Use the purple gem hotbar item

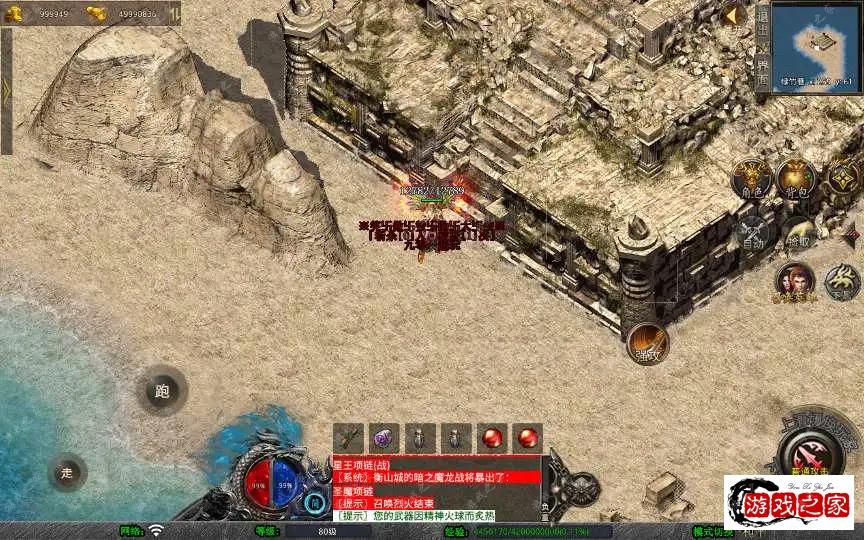pos(384,437)
